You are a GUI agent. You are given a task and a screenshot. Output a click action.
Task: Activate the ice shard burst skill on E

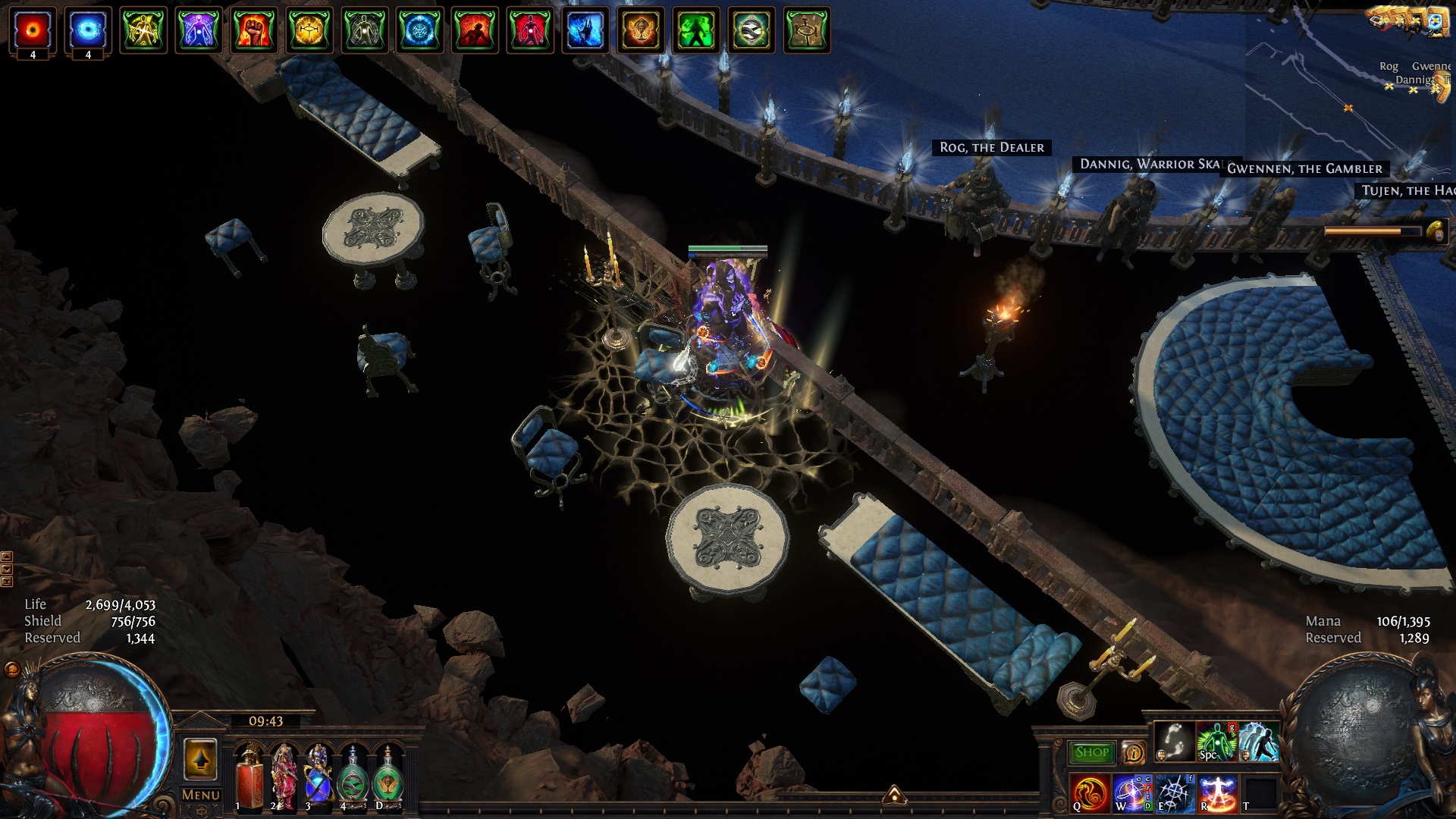coord(1175,792)
